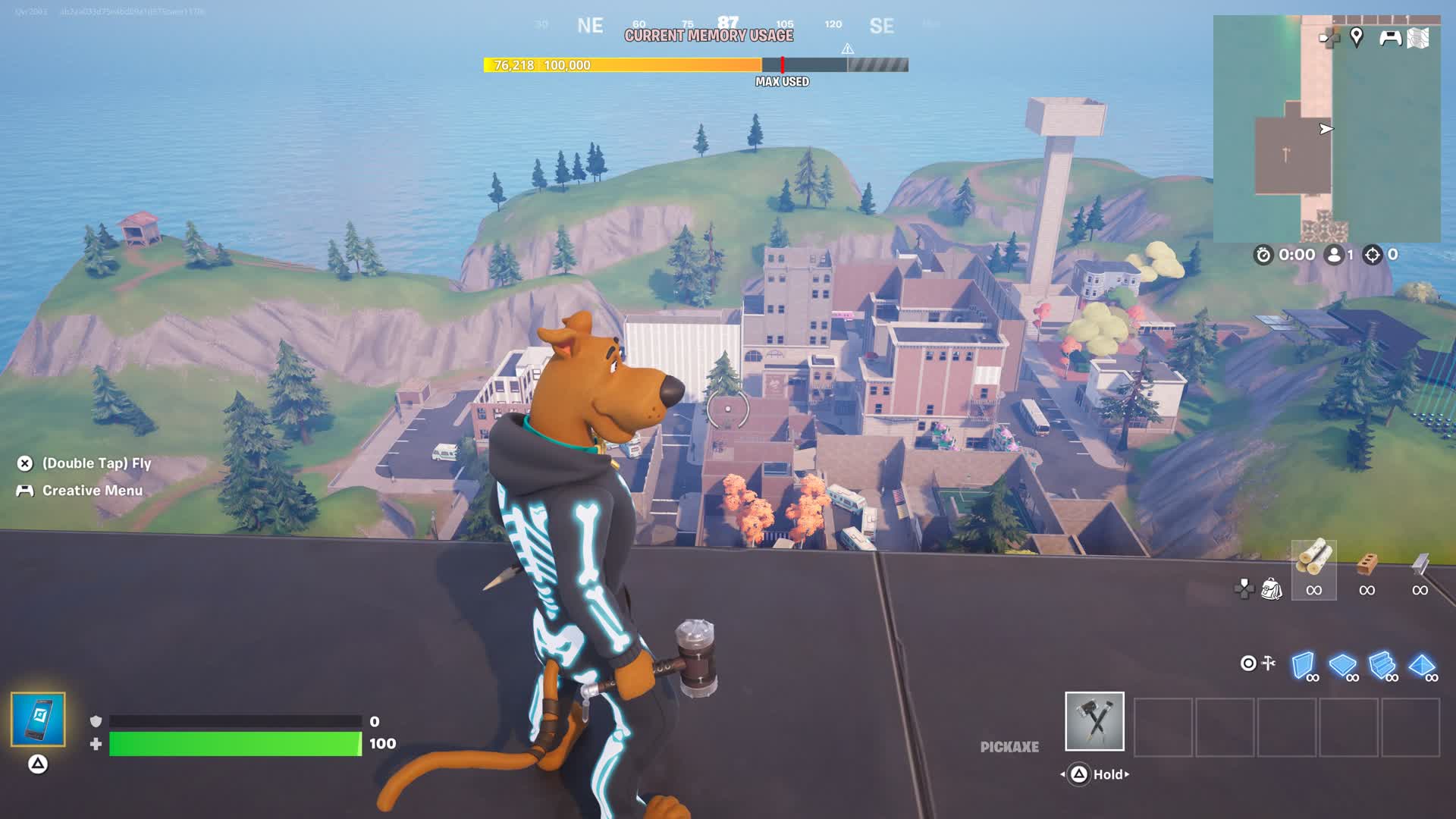Viewport: 1456px width, 819px height.
Task: Click the memory usage bar
Action: [695, 65]
